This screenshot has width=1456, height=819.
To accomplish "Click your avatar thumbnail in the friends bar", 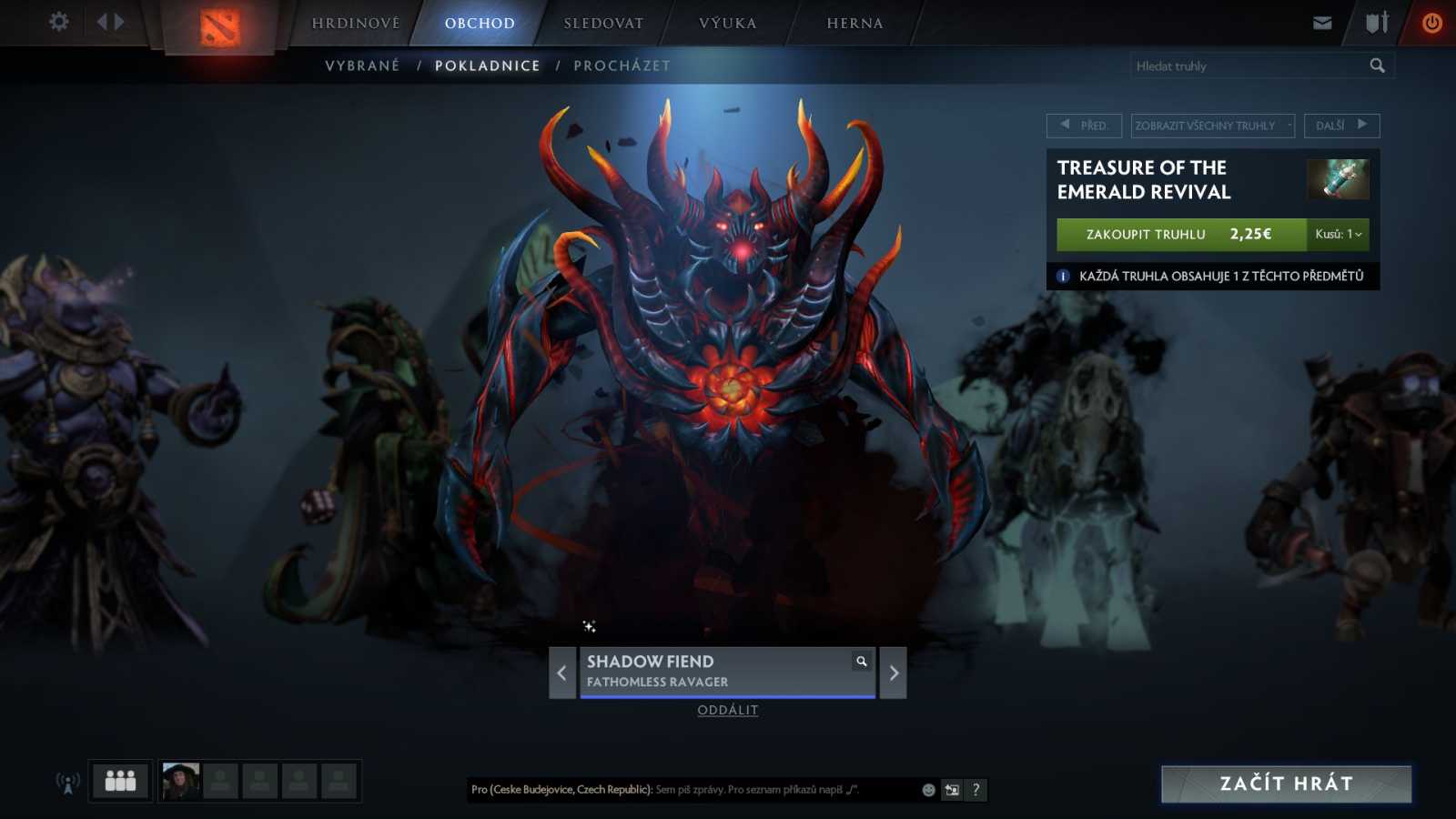I will coord(180,780).
